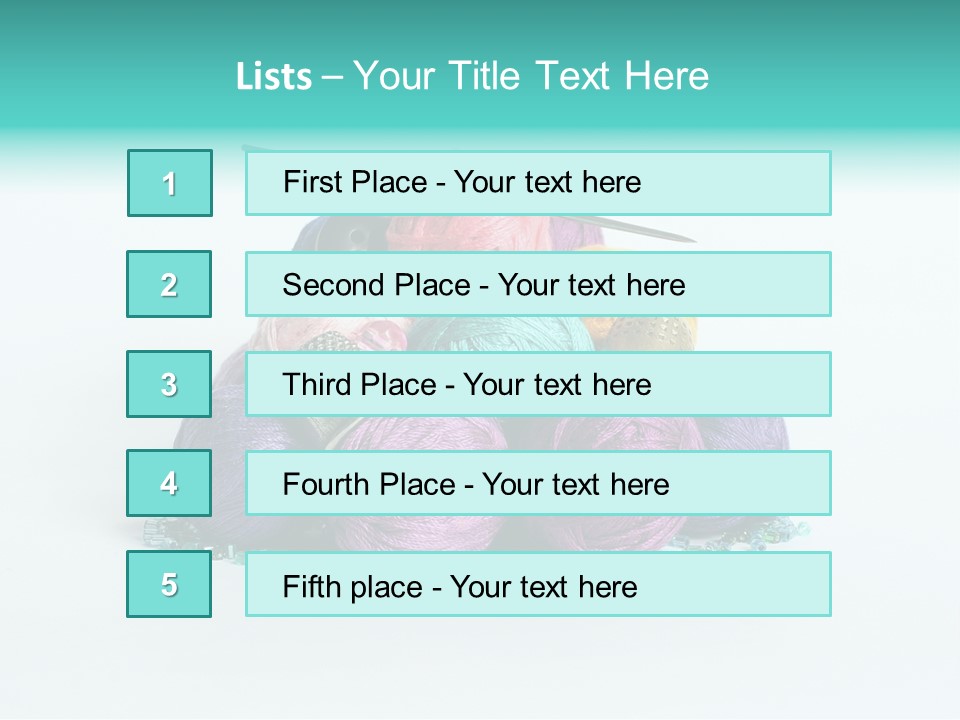The height and width of the screenshot is (720, 960).
Task: Choose the number 5 box
Action: (x=169, y=584)
